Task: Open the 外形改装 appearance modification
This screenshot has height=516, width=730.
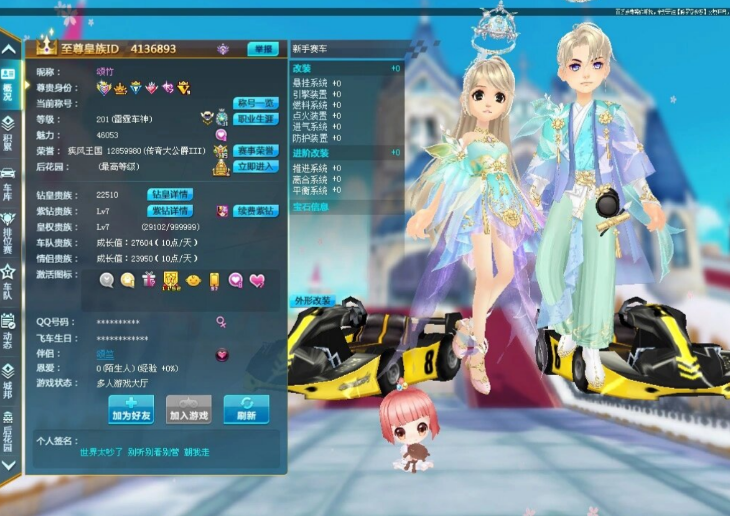Action: (312, 300)
